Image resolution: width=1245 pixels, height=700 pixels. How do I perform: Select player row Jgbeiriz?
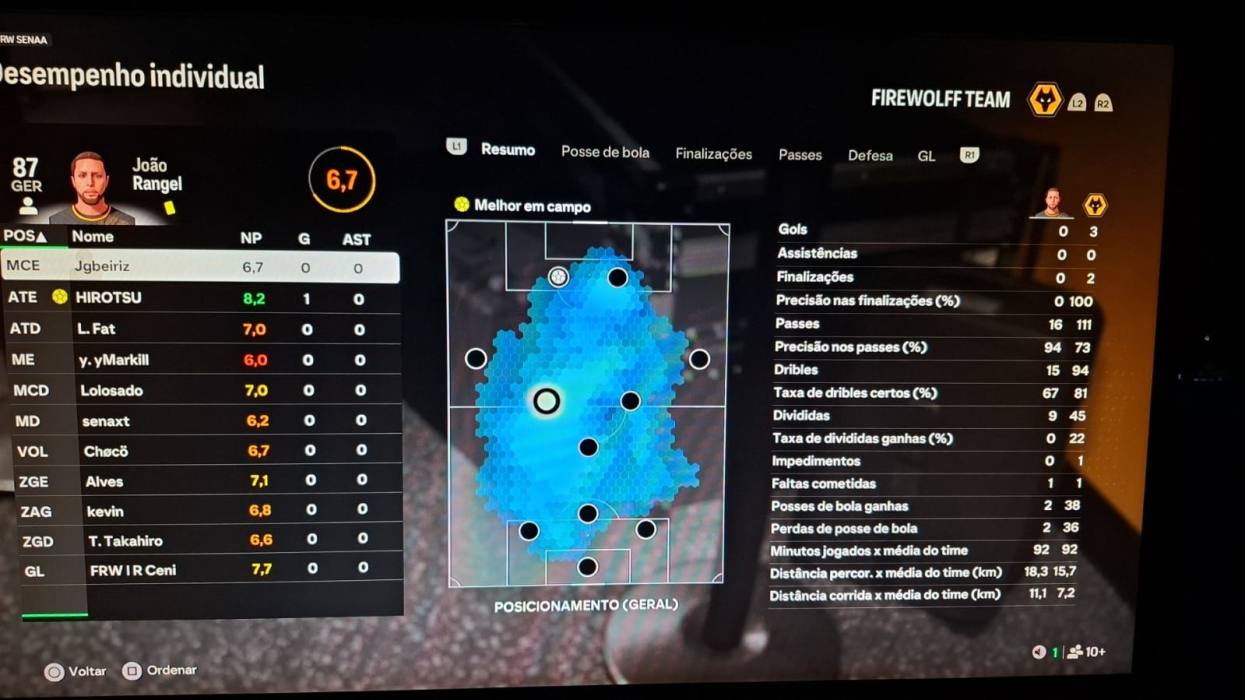pos(200,267)
